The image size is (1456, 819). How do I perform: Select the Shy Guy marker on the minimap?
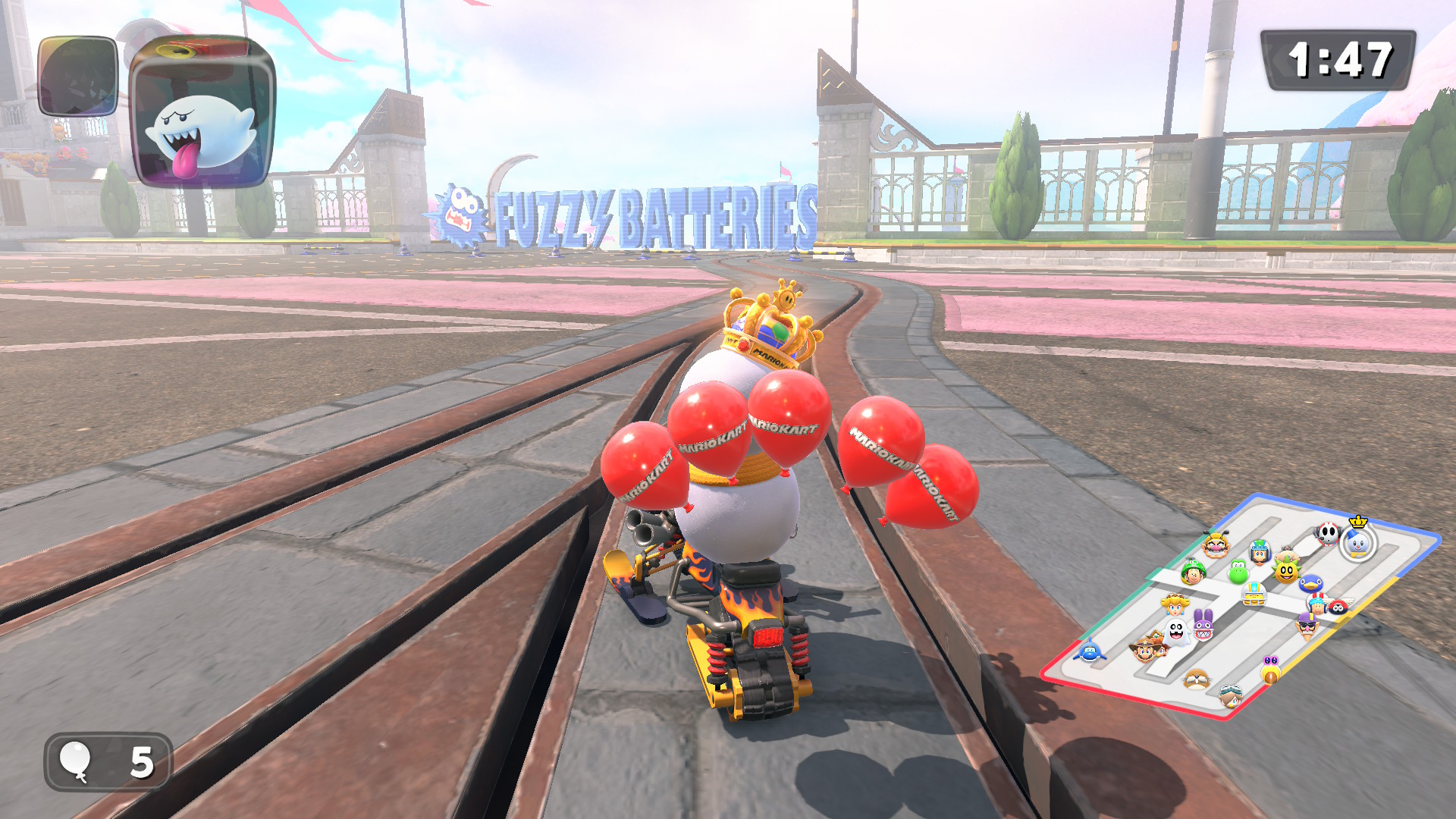tap(1327, 533)
